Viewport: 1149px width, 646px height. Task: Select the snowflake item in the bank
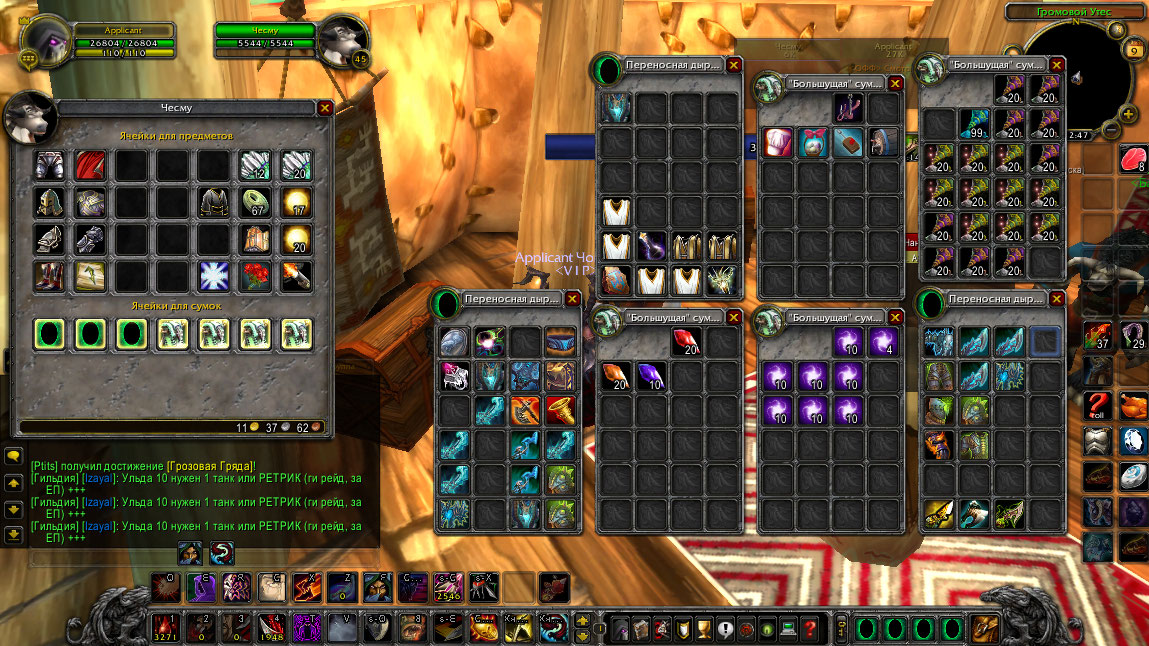(x=214, y=276)
